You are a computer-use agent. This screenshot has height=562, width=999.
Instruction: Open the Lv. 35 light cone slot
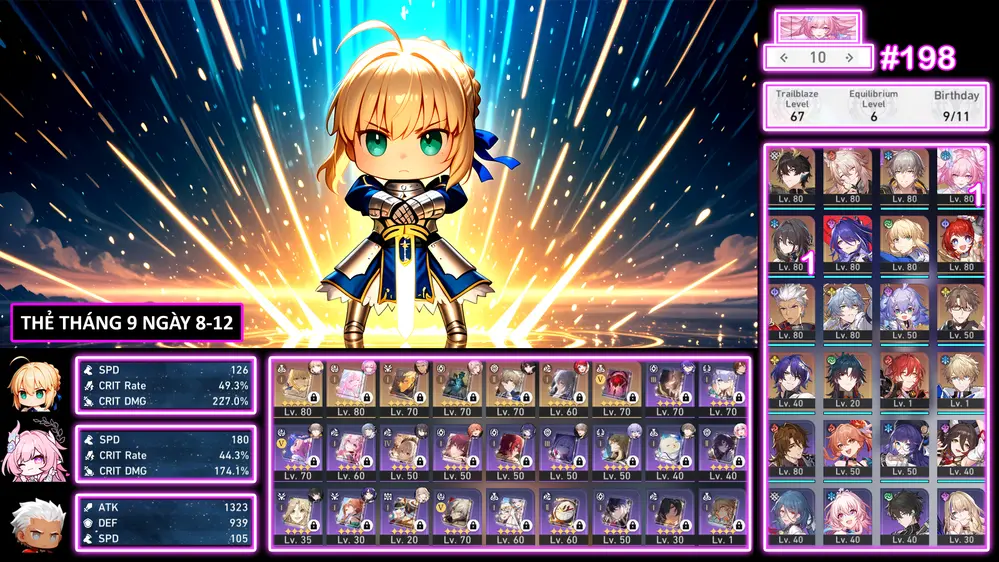[x=299, y=514]
